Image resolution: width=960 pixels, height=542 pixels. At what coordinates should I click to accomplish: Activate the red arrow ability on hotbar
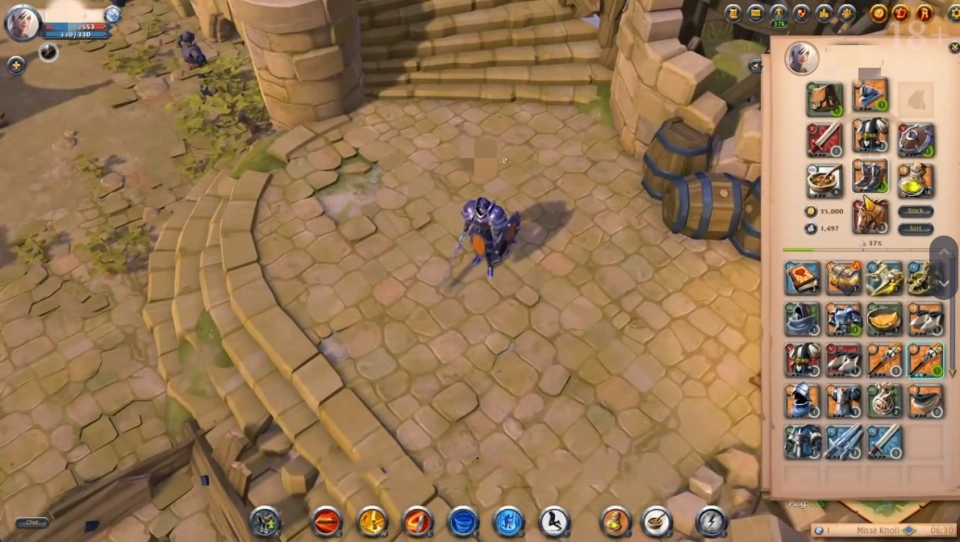click(326, 520)
